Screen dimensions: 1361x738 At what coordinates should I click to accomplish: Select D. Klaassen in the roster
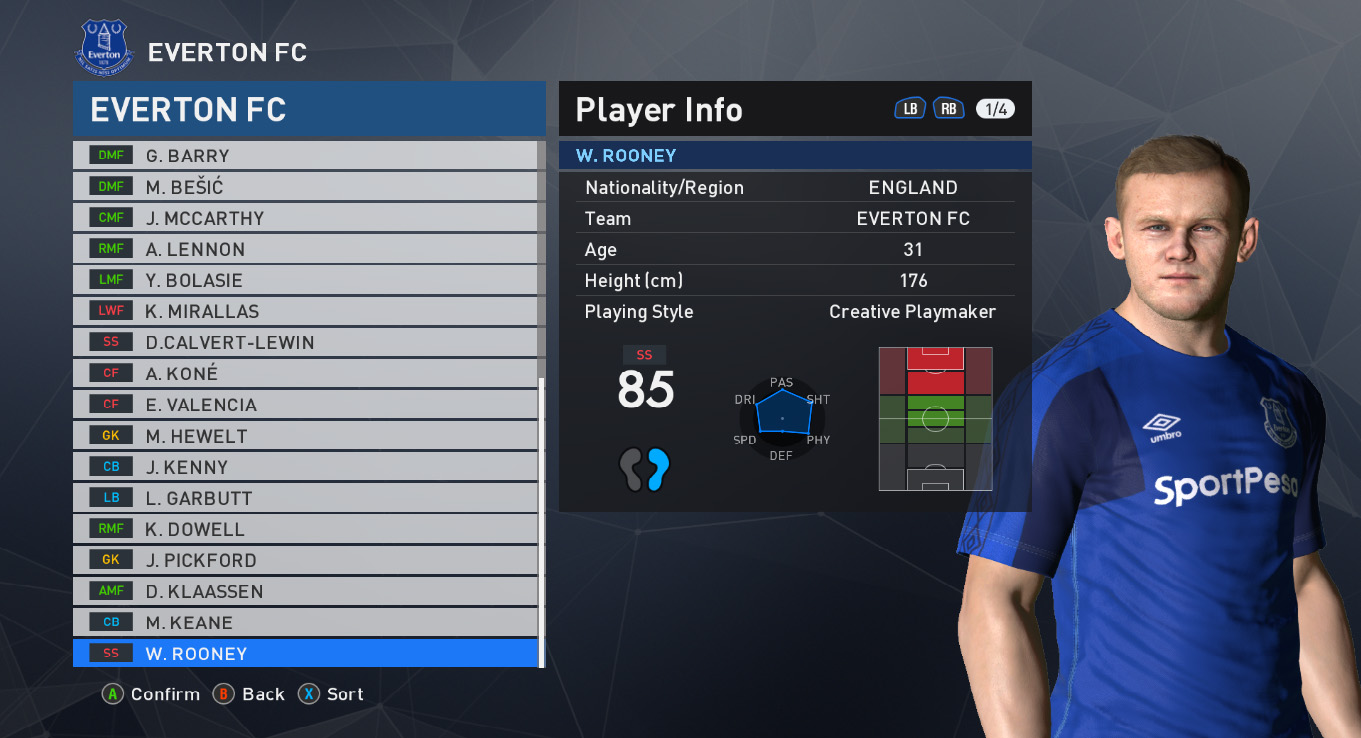(x=305, y=591)
